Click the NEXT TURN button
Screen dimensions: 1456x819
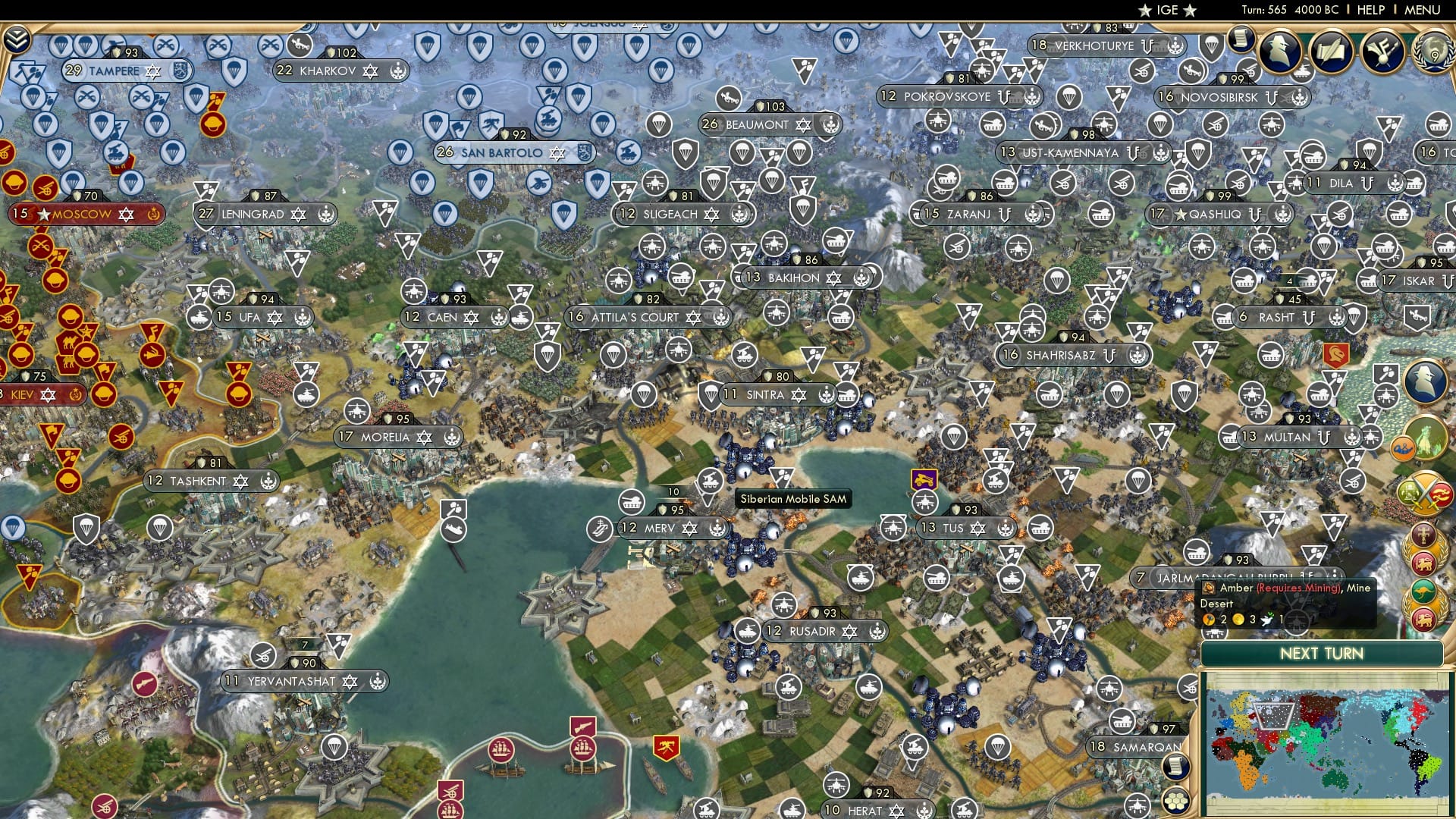click(1322, 652)
